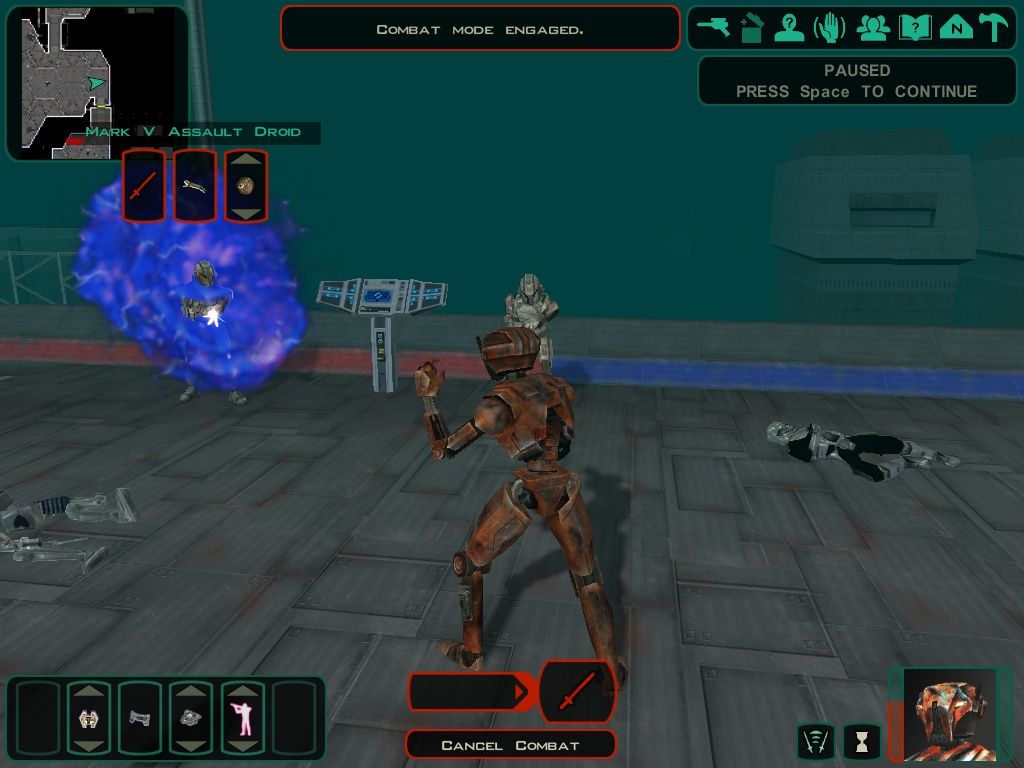Screen dimensions: 1024x768
Task: Toggle the pink shooter stance slot
Action: pos(241,718)
